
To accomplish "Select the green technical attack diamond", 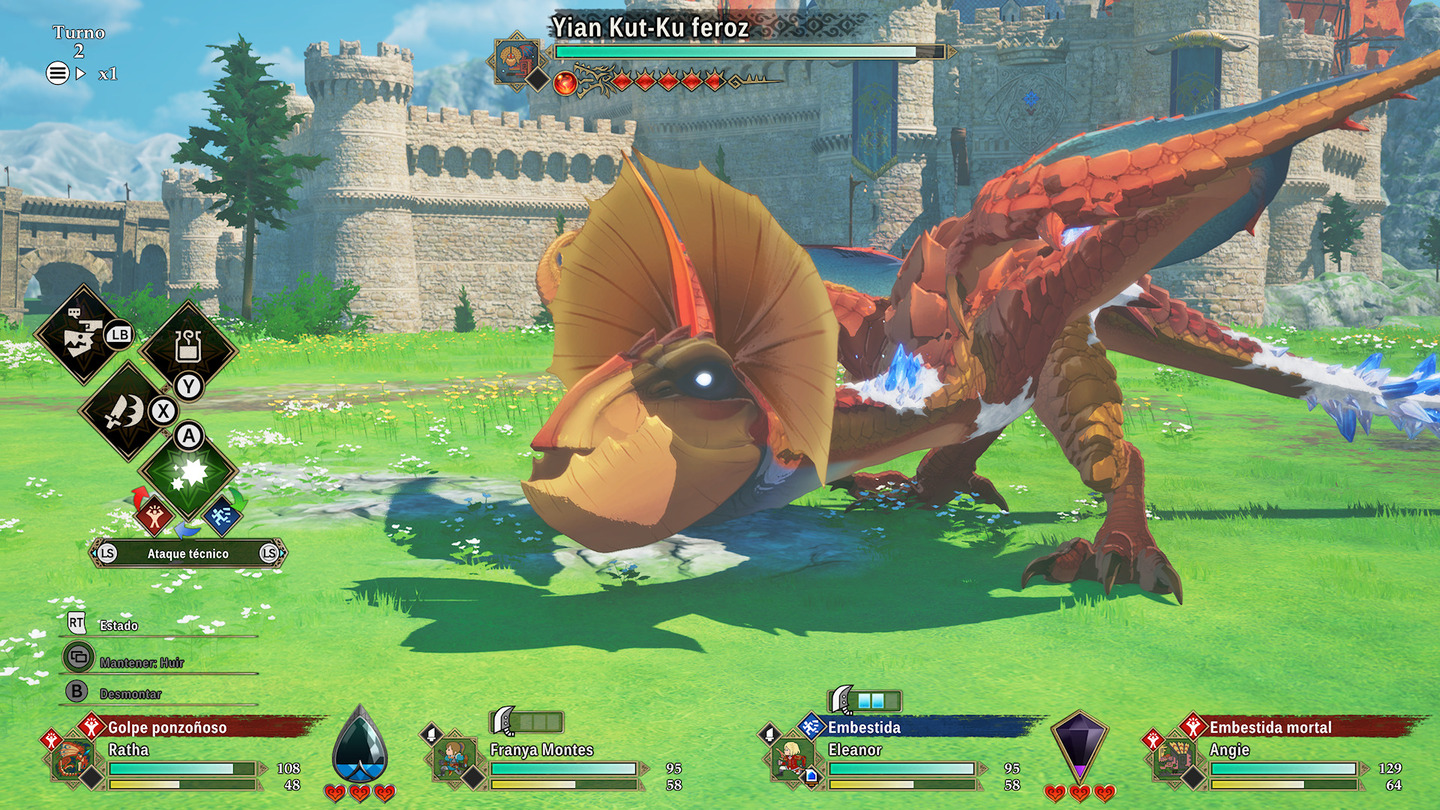I will (188, 474).
